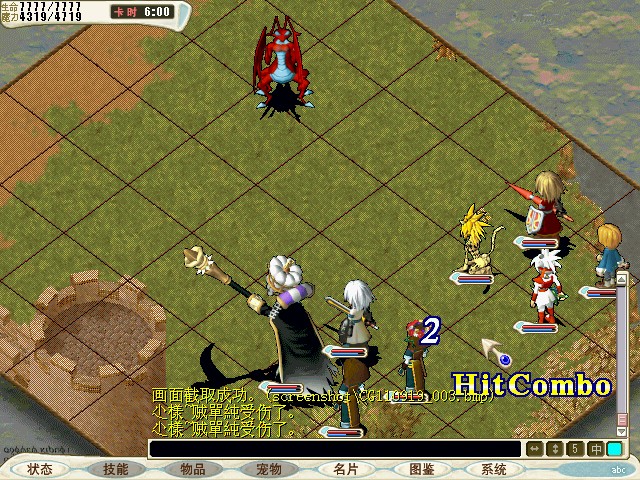
Task: Toggle the 中 chat font size button
Action: click(x=596, y=449)
